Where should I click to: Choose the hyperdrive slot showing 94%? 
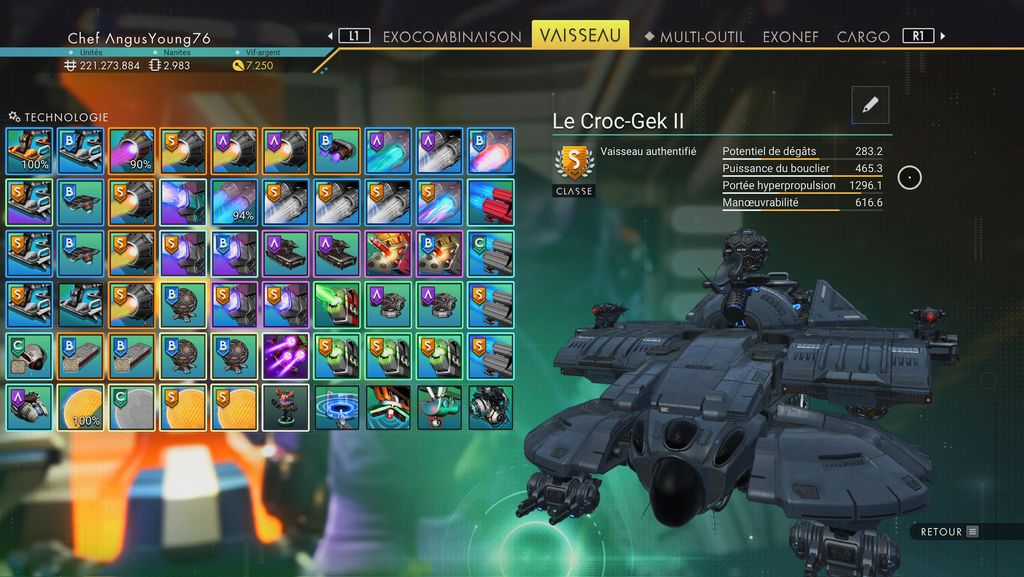[234, 202]
